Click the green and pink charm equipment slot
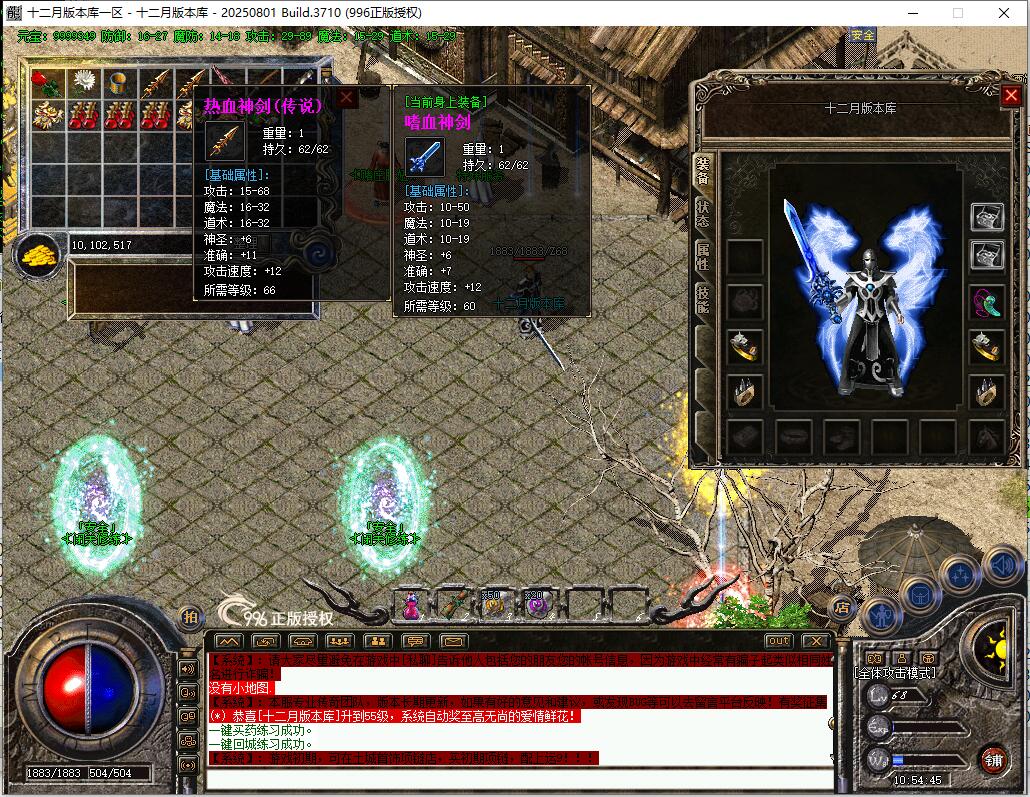The height and width of the screenshot is (797, 1030). 987,302
